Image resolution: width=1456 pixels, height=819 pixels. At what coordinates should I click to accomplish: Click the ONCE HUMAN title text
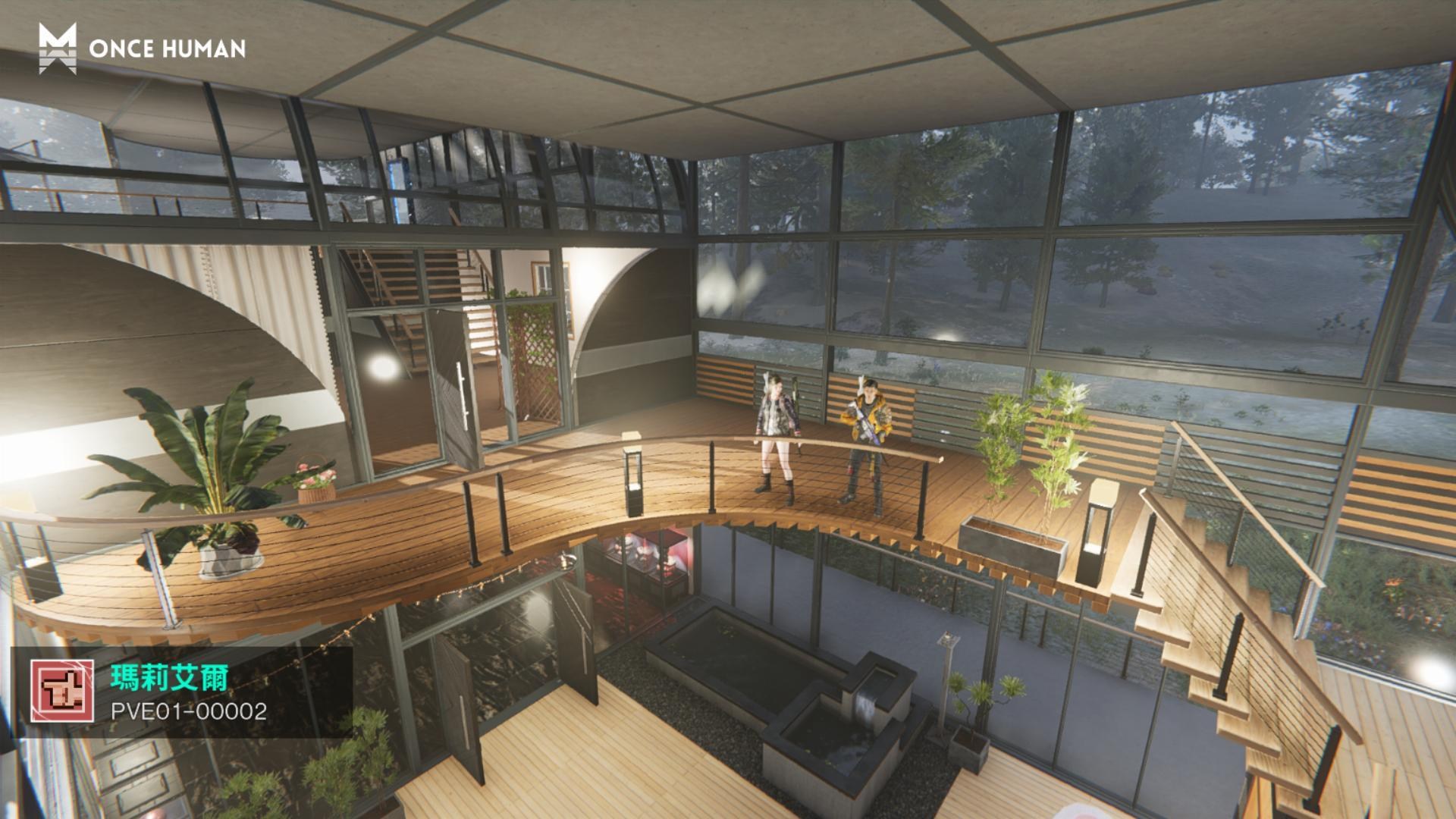pos(168,49)
